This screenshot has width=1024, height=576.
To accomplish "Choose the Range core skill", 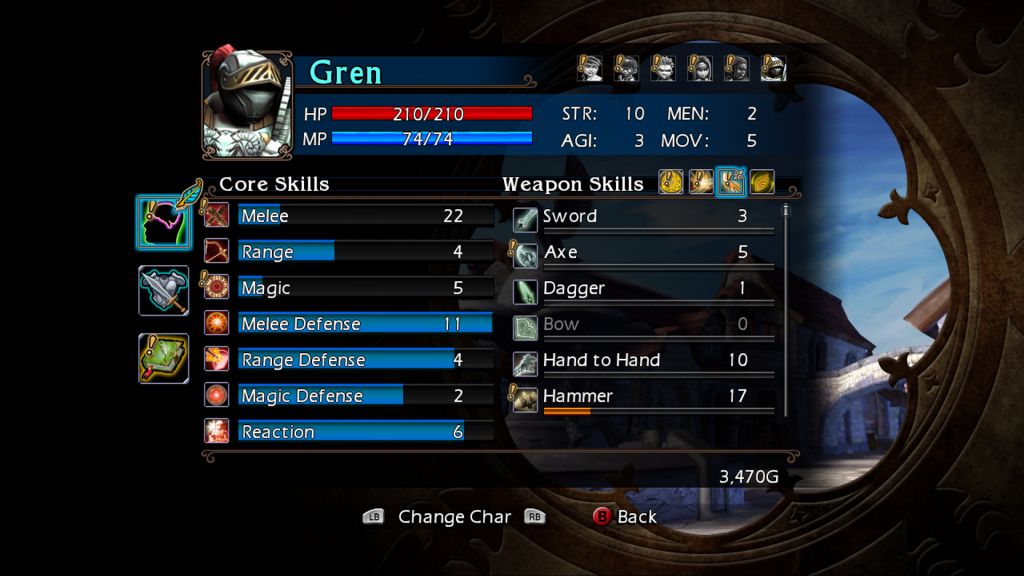I will (350, 252).
